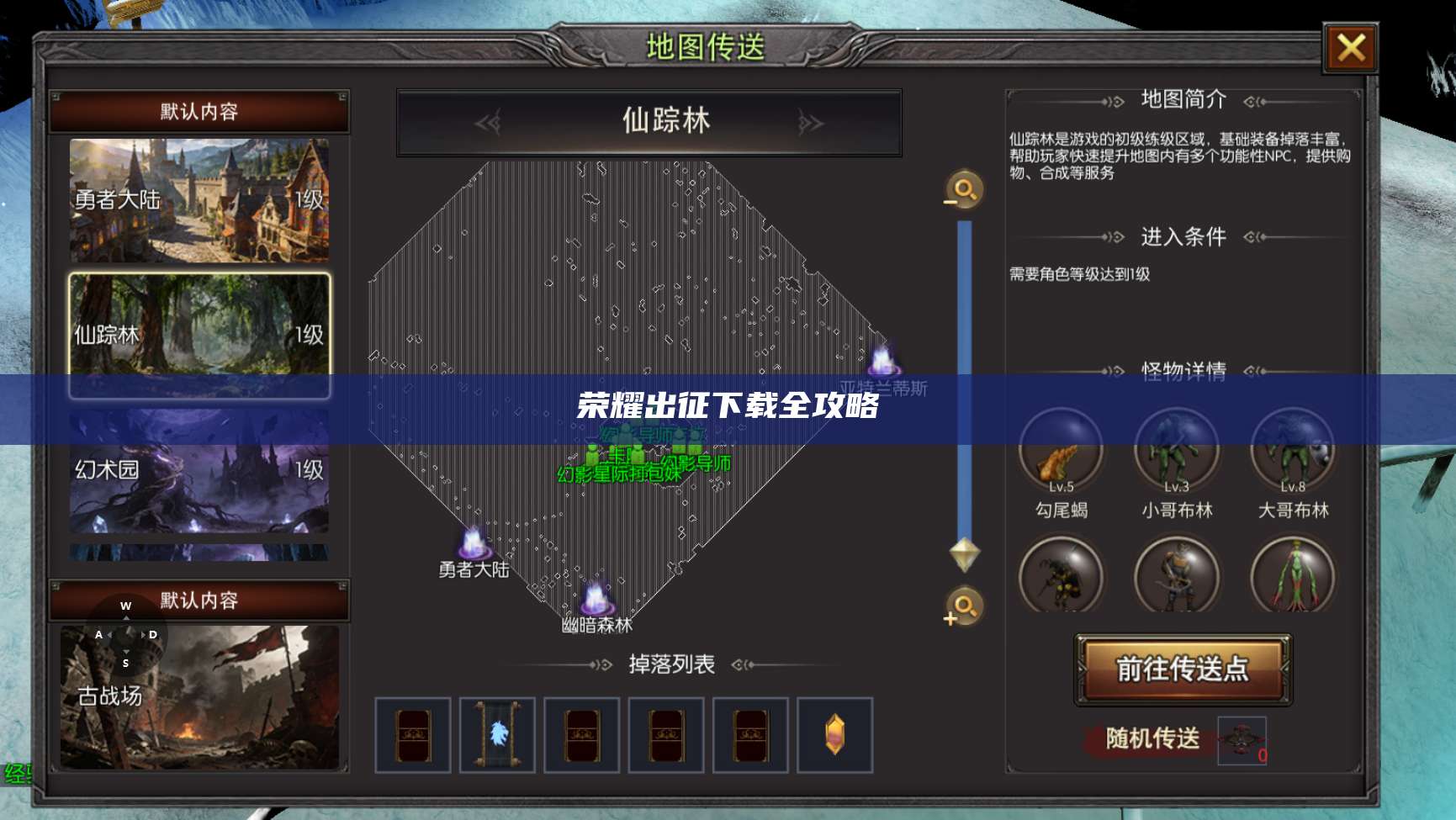Click the 随机传送 random teleport button

(x=1147, y=740)
